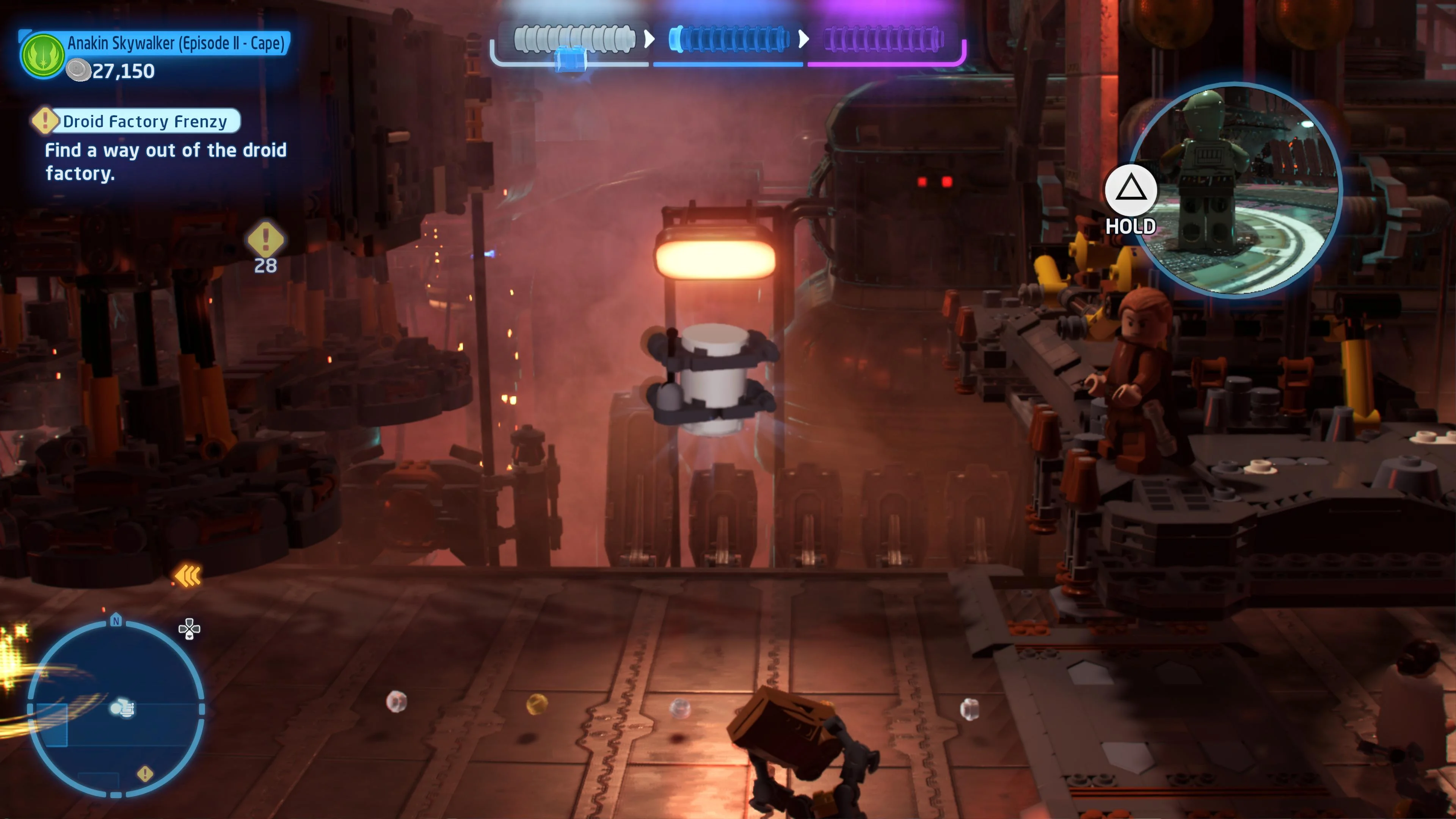Click the d-pad icon beside the minimap
Image resolution: width=1456 pixels, height=819 pixels.
click(189, 628)
